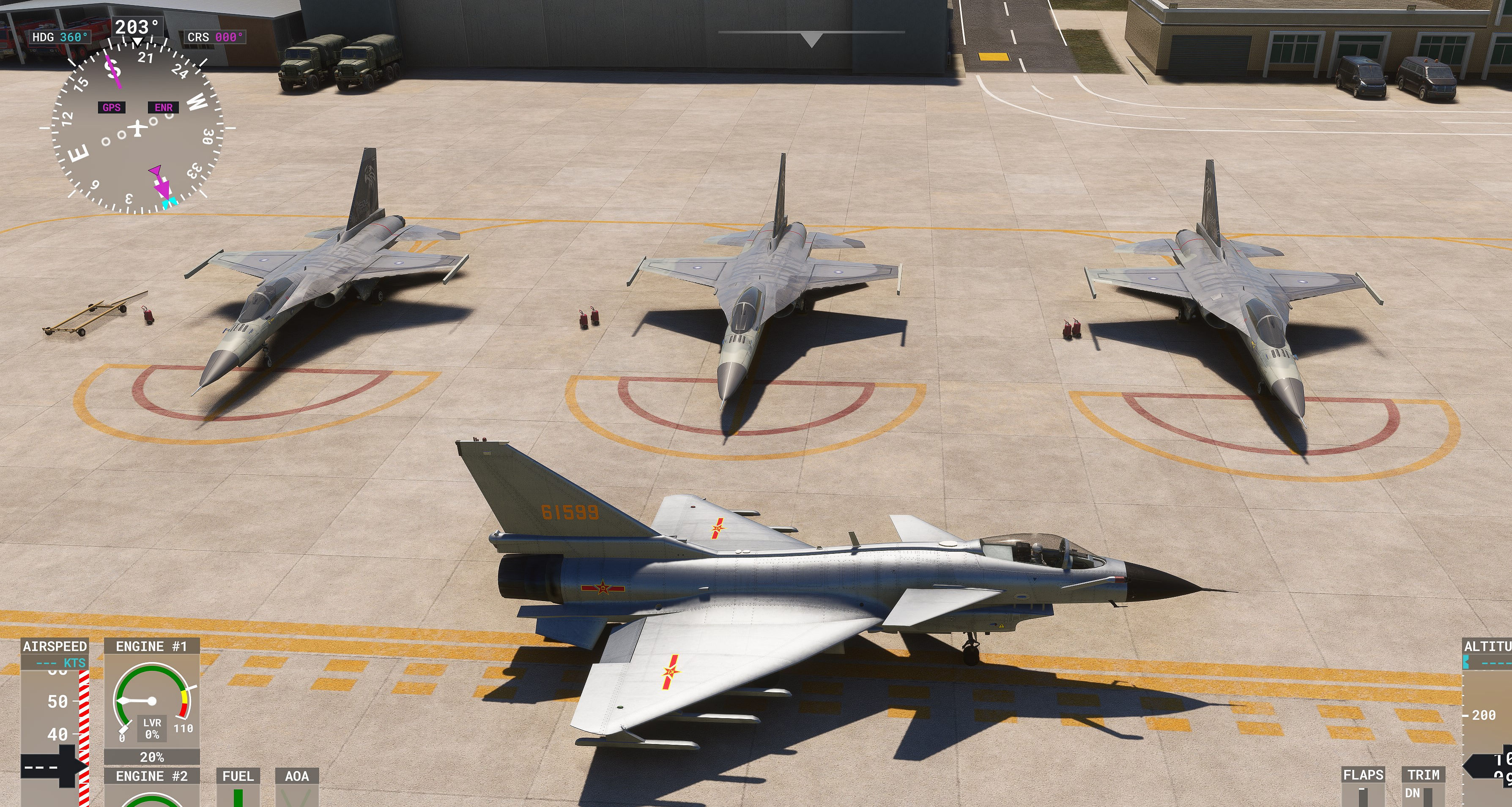Open the toolbar with the top arrow handle
Screen dimensions: 1512x807
(x=811, y=39)
